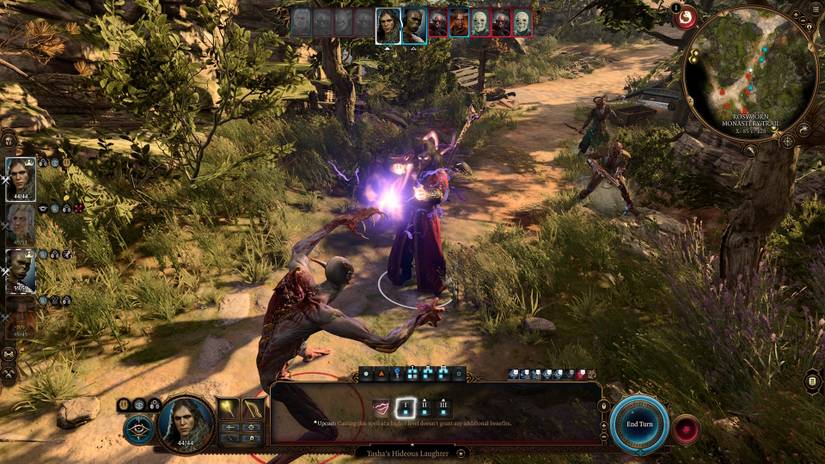Viewport: 825px width, 464px height.
Task: Click the orange triangle bonus action filter
Action: [x=381, y=374]
